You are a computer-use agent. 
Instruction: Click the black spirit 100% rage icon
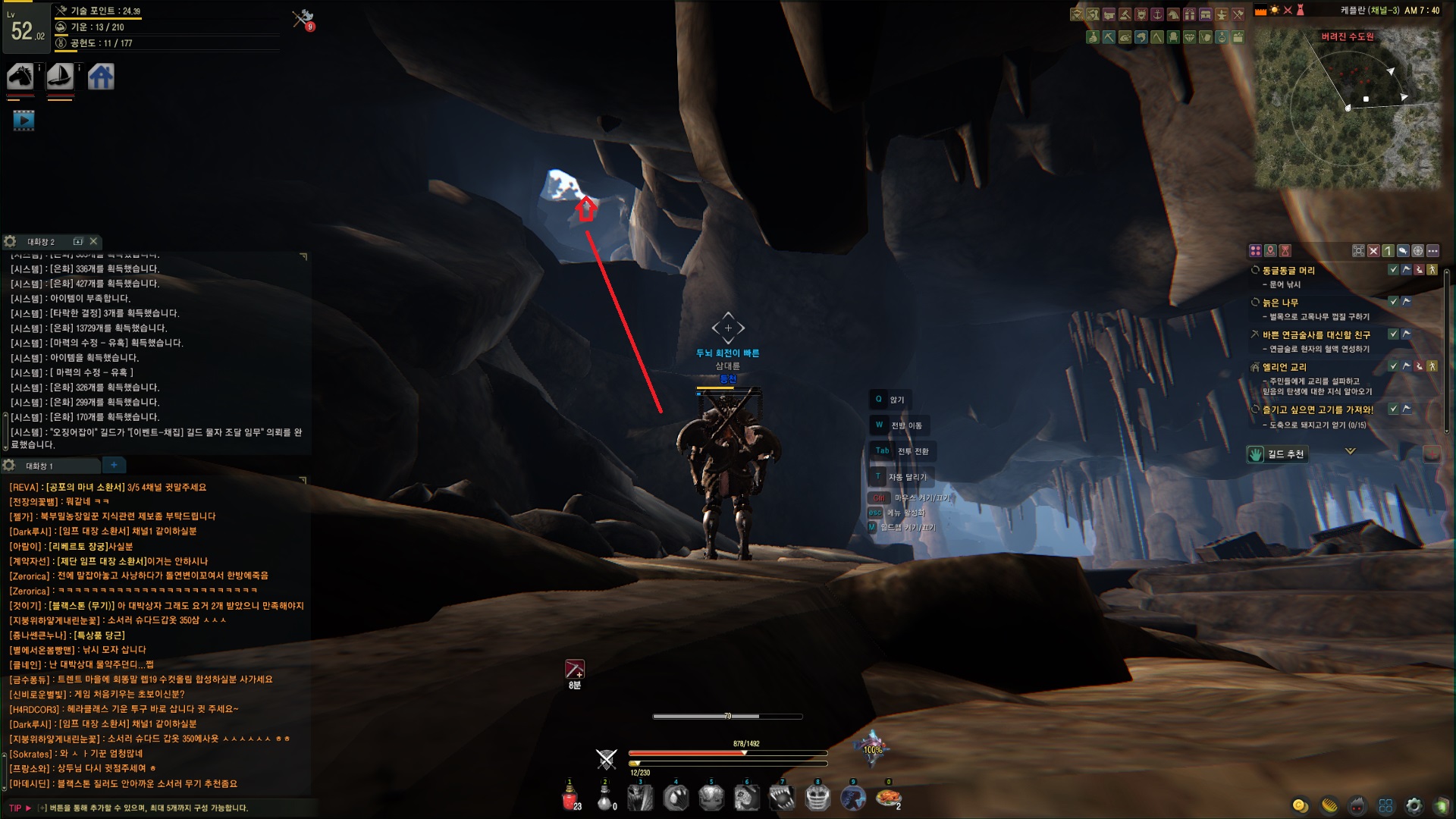point(872,749)
